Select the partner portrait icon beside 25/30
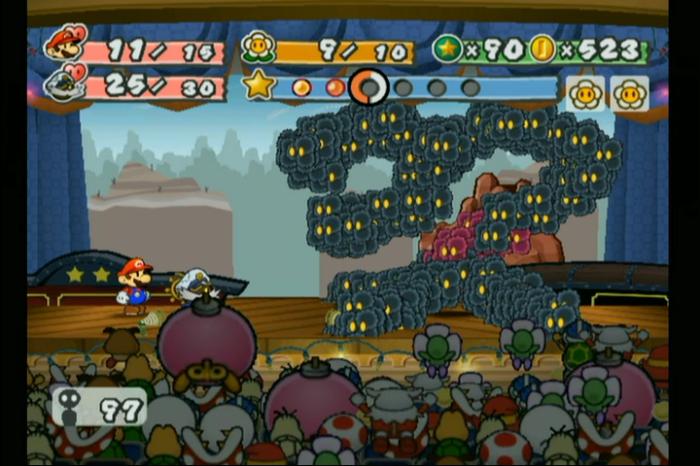The width and height of the screenshot is (700, 466). coord(64,83)
